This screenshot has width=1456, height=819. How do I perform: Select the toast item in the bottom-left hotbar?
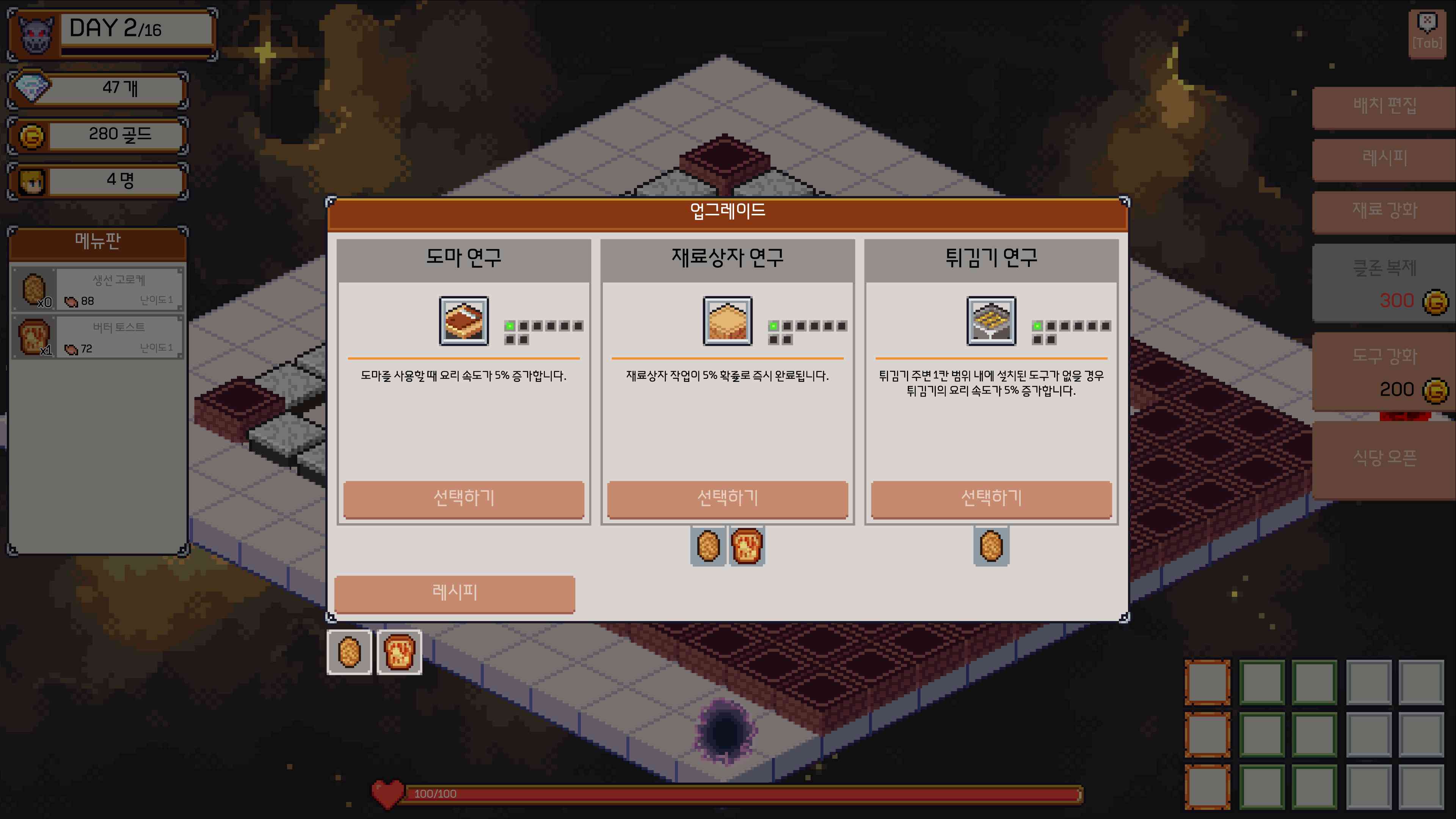coord(398,653)
